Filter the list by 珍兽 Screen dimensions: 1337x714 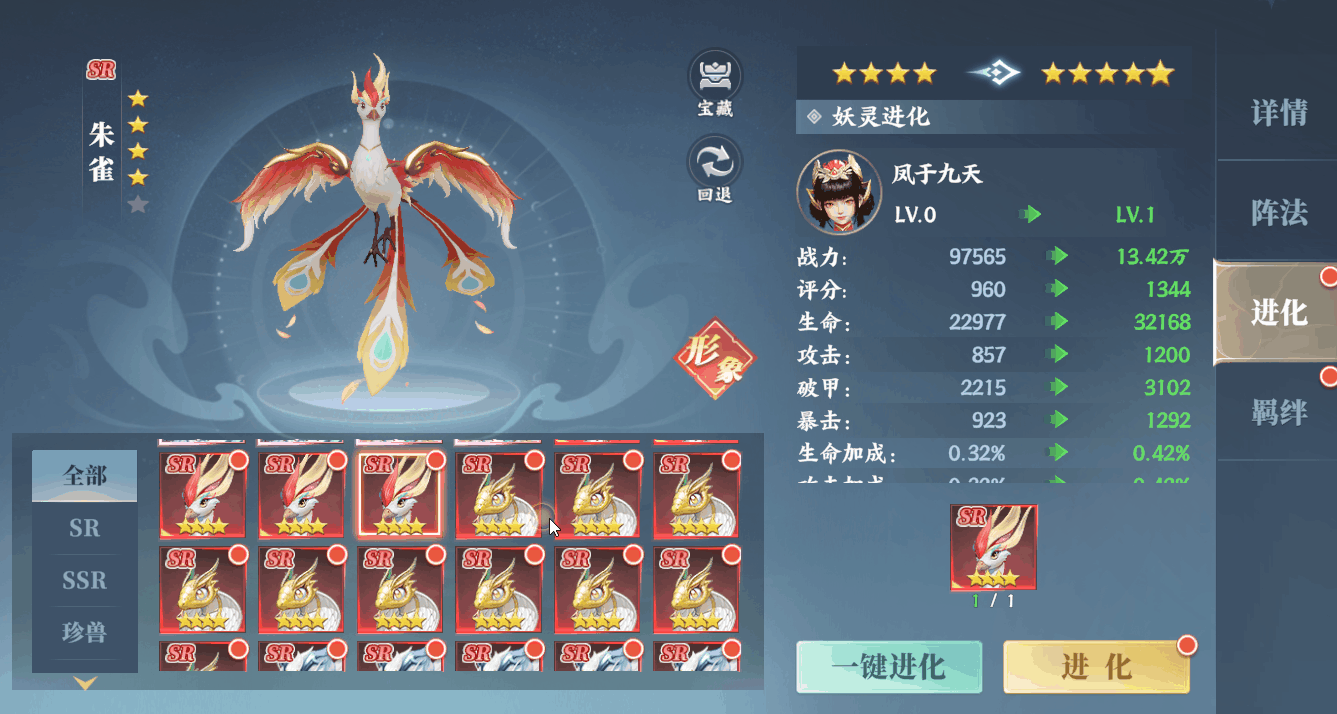pyautogui.click(x=84, y=632)
